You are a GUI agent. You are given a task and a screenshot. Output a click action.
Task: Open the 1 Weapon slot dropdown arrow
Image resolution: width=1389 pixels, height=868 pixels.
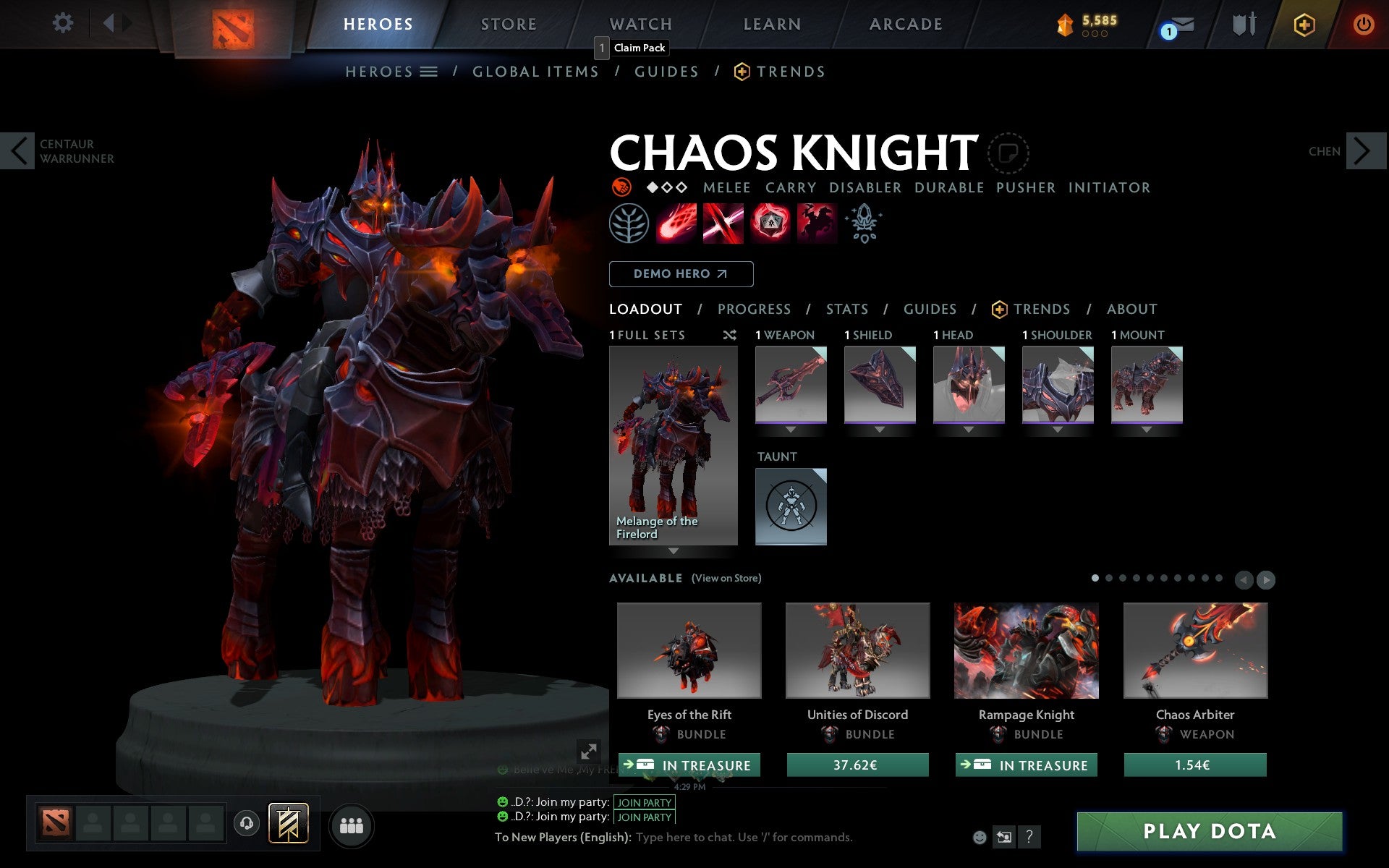click(790, 430)
